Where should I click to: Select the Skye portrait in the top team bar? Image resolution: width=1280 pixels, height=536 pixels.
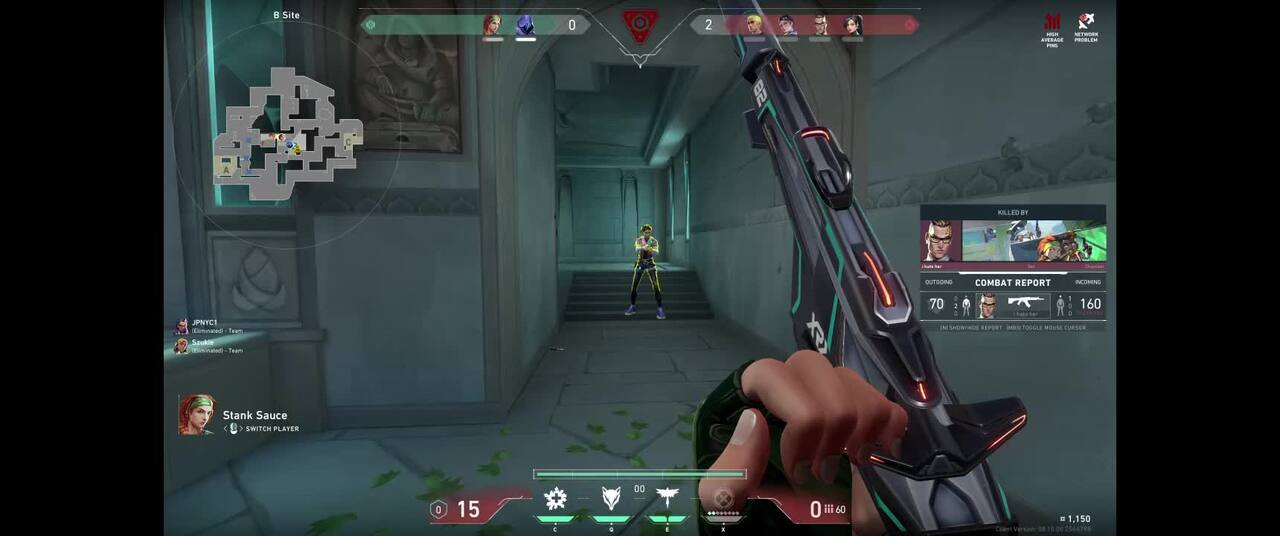[492, 25]
